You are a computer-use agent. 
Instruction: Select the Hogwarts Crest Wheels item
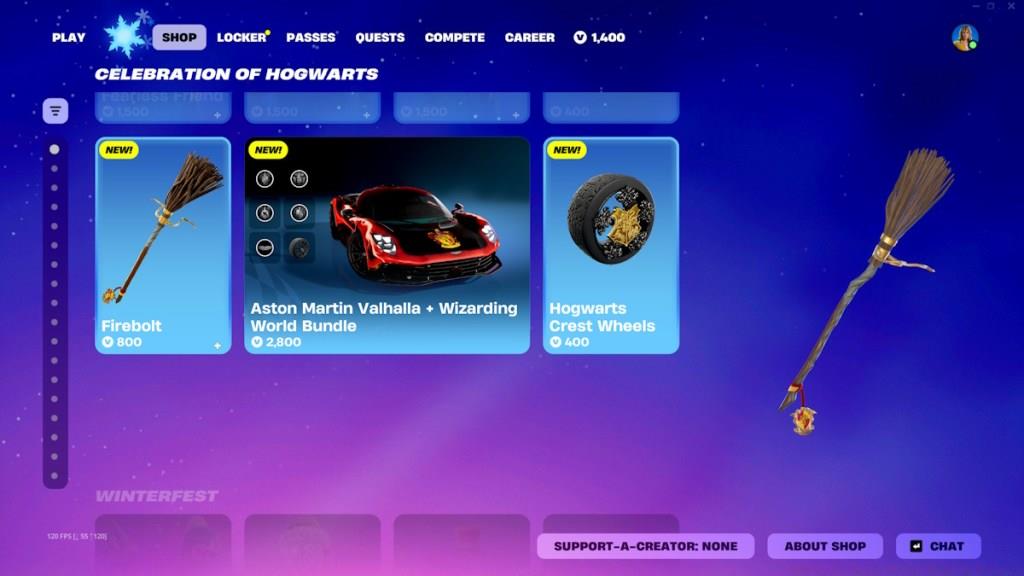(x=611, y=245)
